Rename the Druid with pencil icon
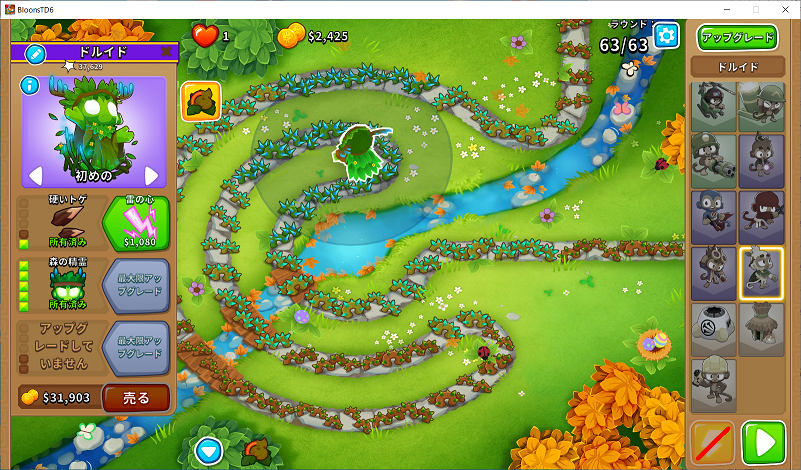 click(x=34, y=53)
